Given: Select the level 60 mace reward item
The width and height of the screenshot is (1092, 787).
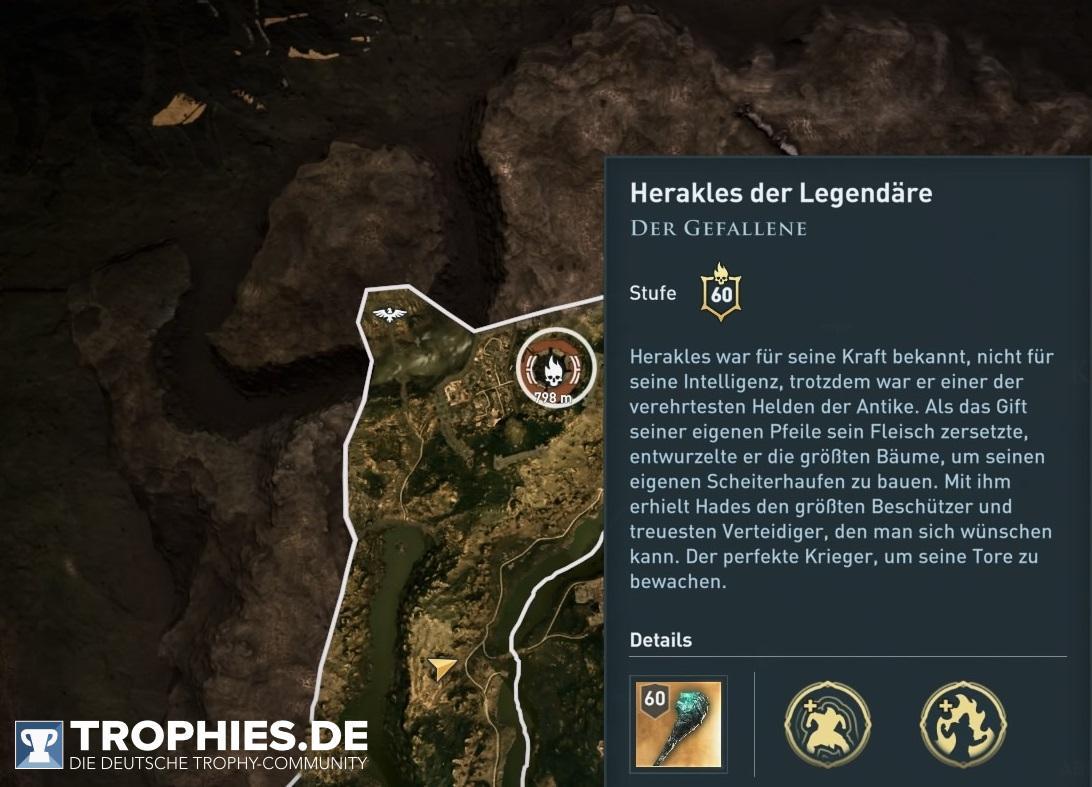Looking at the screenshot, I should click(678, 724).
